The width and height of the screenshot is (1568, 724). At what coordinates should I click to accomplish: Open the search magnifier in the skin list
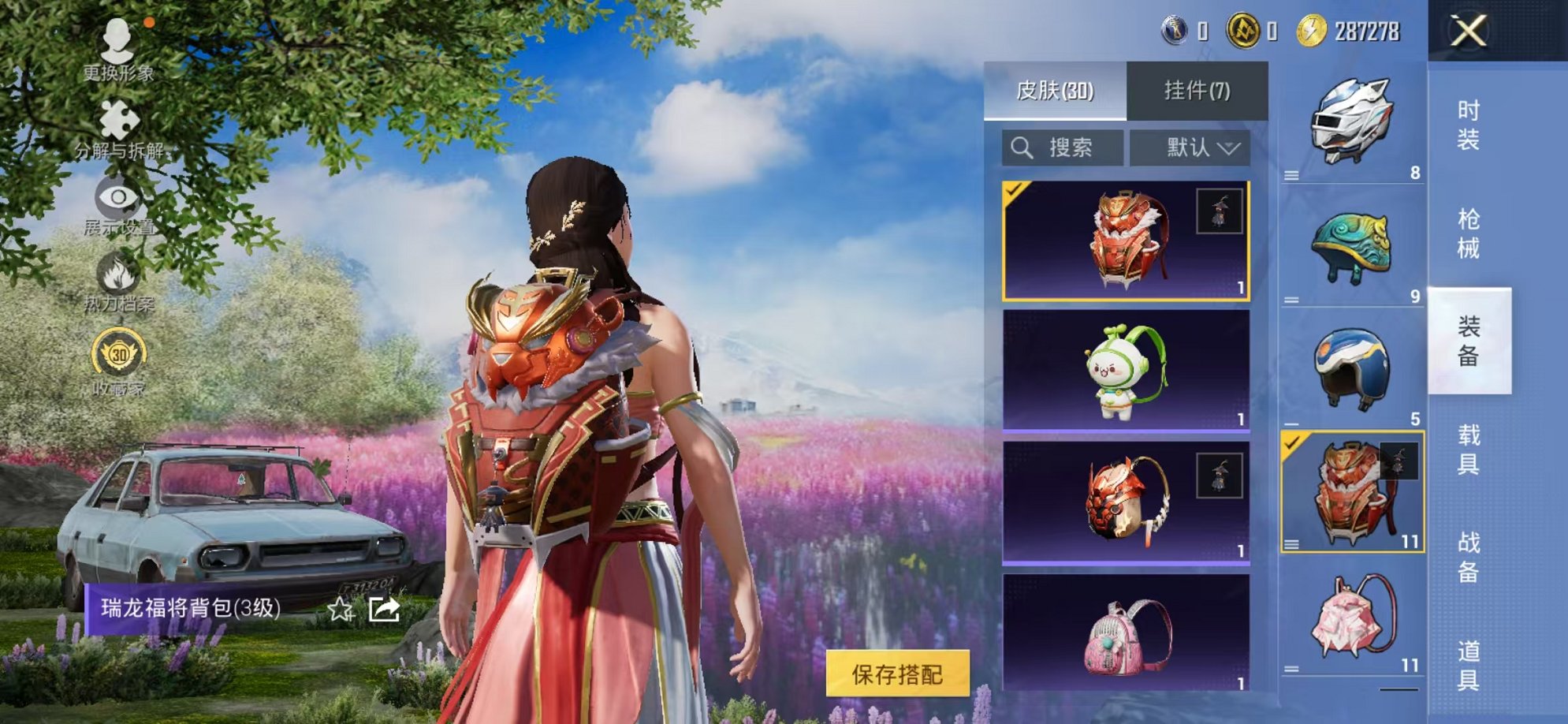click(1022, 146)
